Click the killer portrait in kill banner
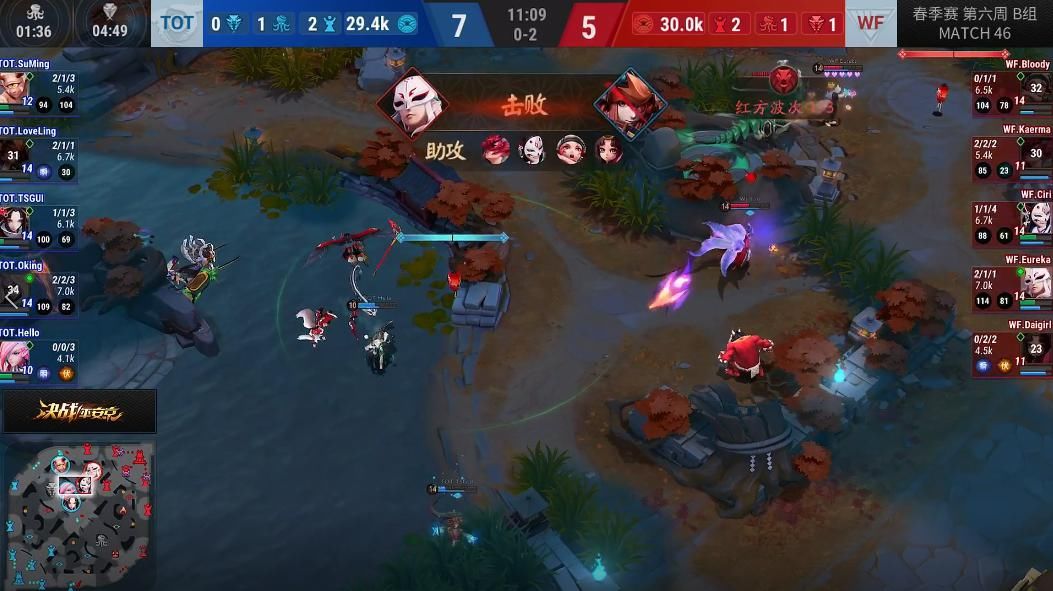The image size is (1053, 591). (x=412, y=104)
